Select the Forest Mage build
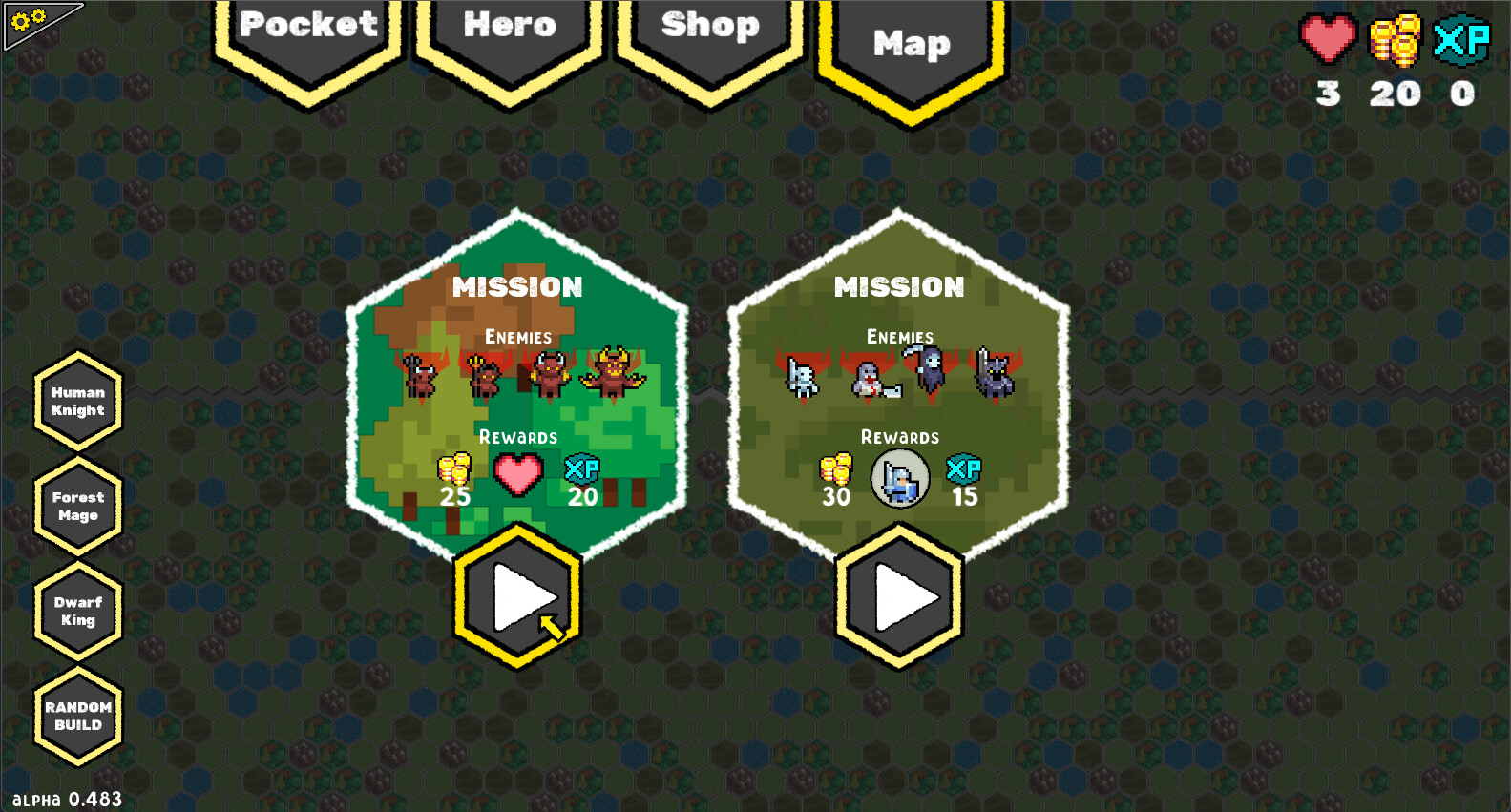This screenshot has width=1511, height=812. pos(77,507)
